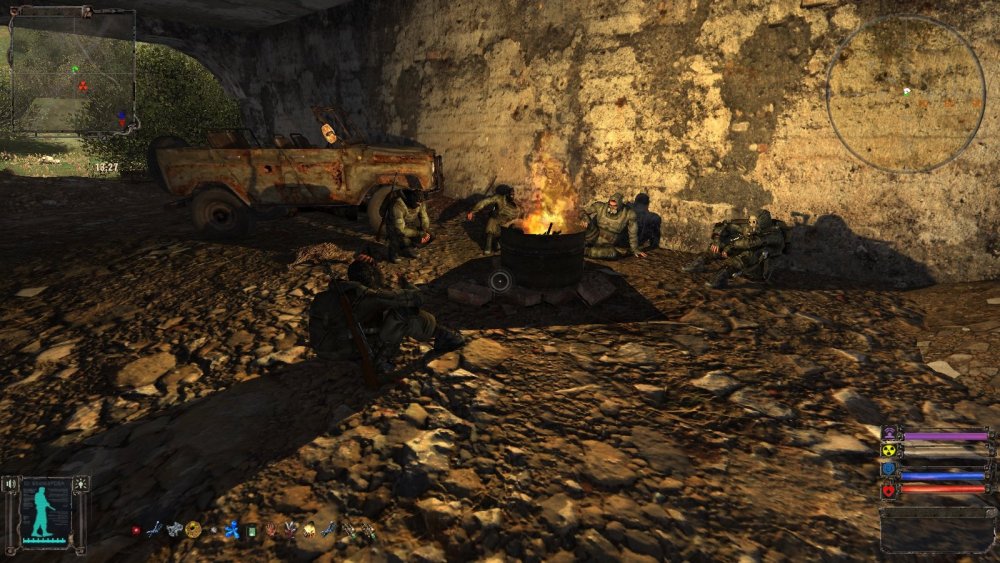Click the yellow radiation status icon
The width and height of the screenshot is (1000, 563).
[x=889, y=452]
